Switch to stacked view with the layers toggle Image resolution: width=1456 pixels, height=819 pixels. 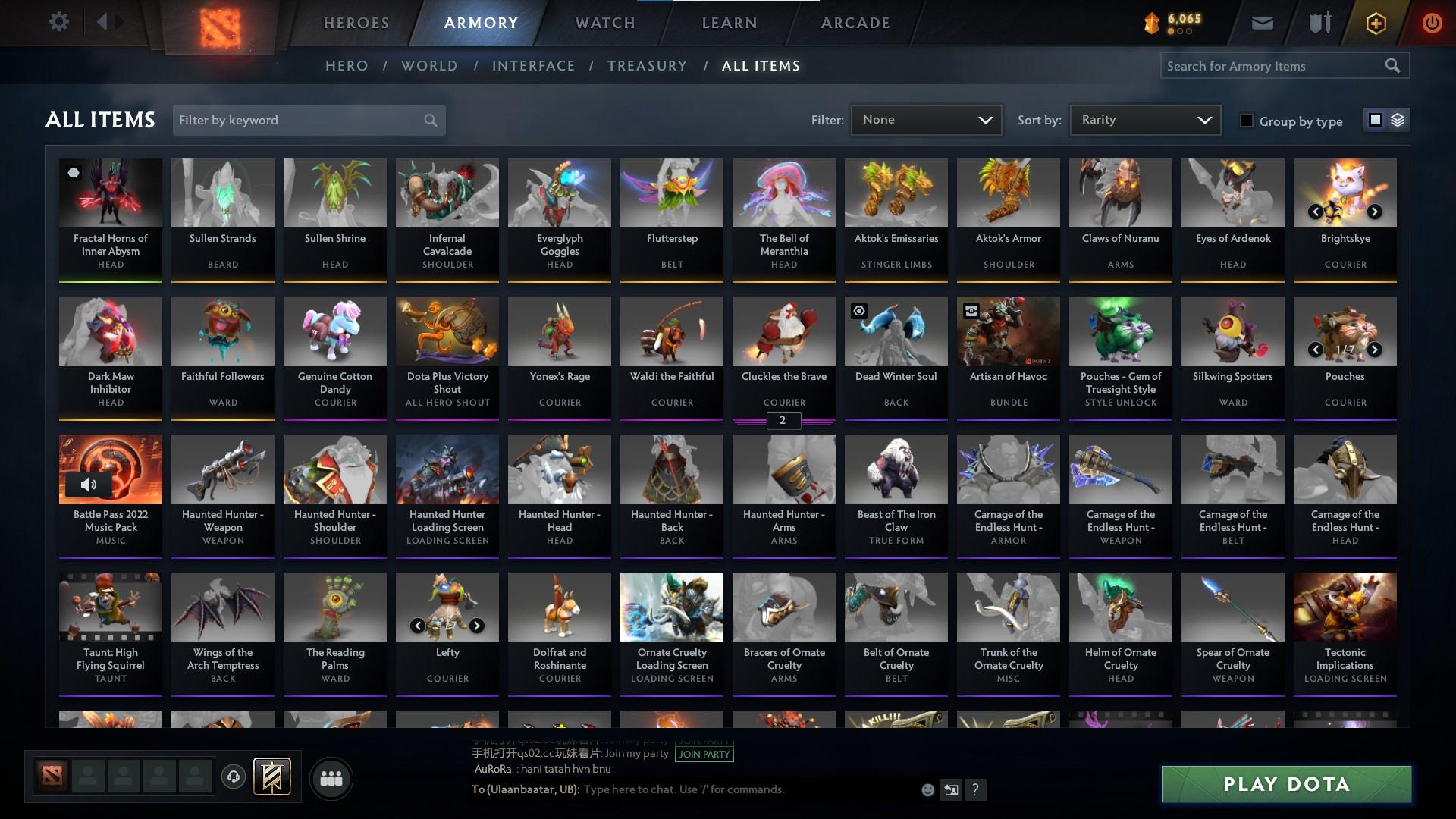[x=1397, y=120]
